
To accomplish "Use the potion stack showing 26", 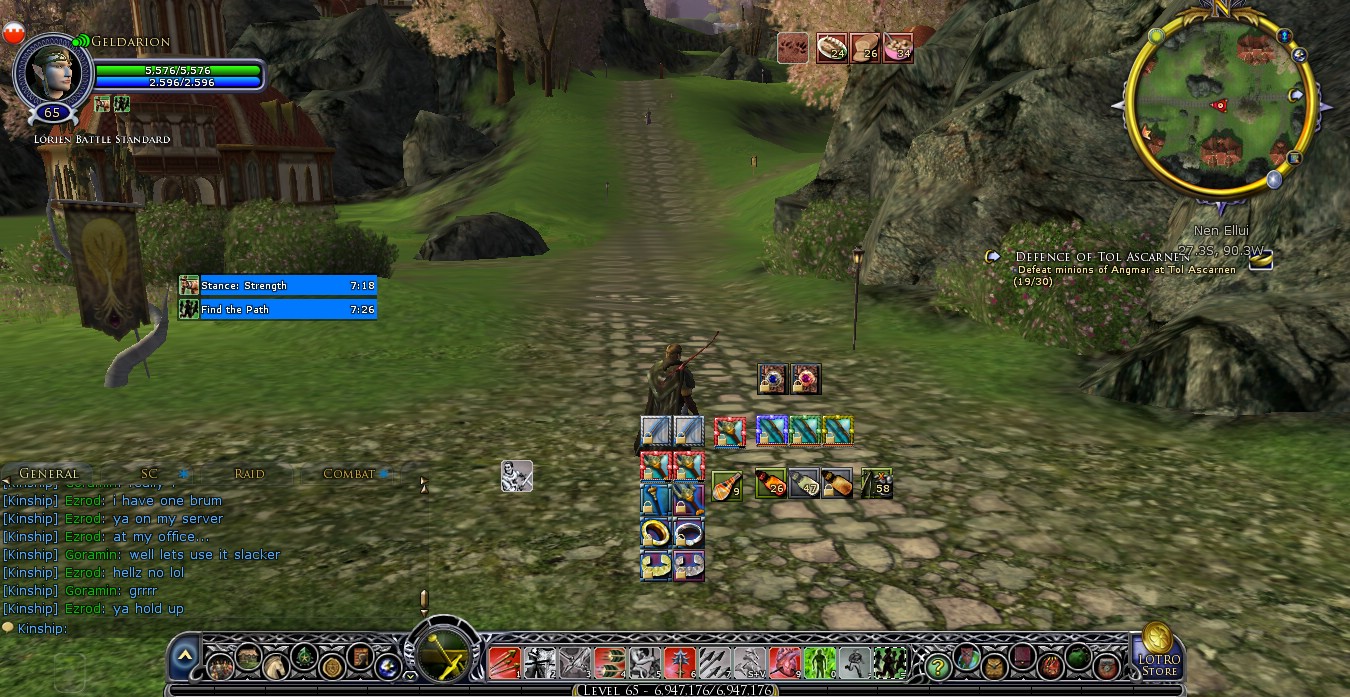I will [x=770, y=484].
